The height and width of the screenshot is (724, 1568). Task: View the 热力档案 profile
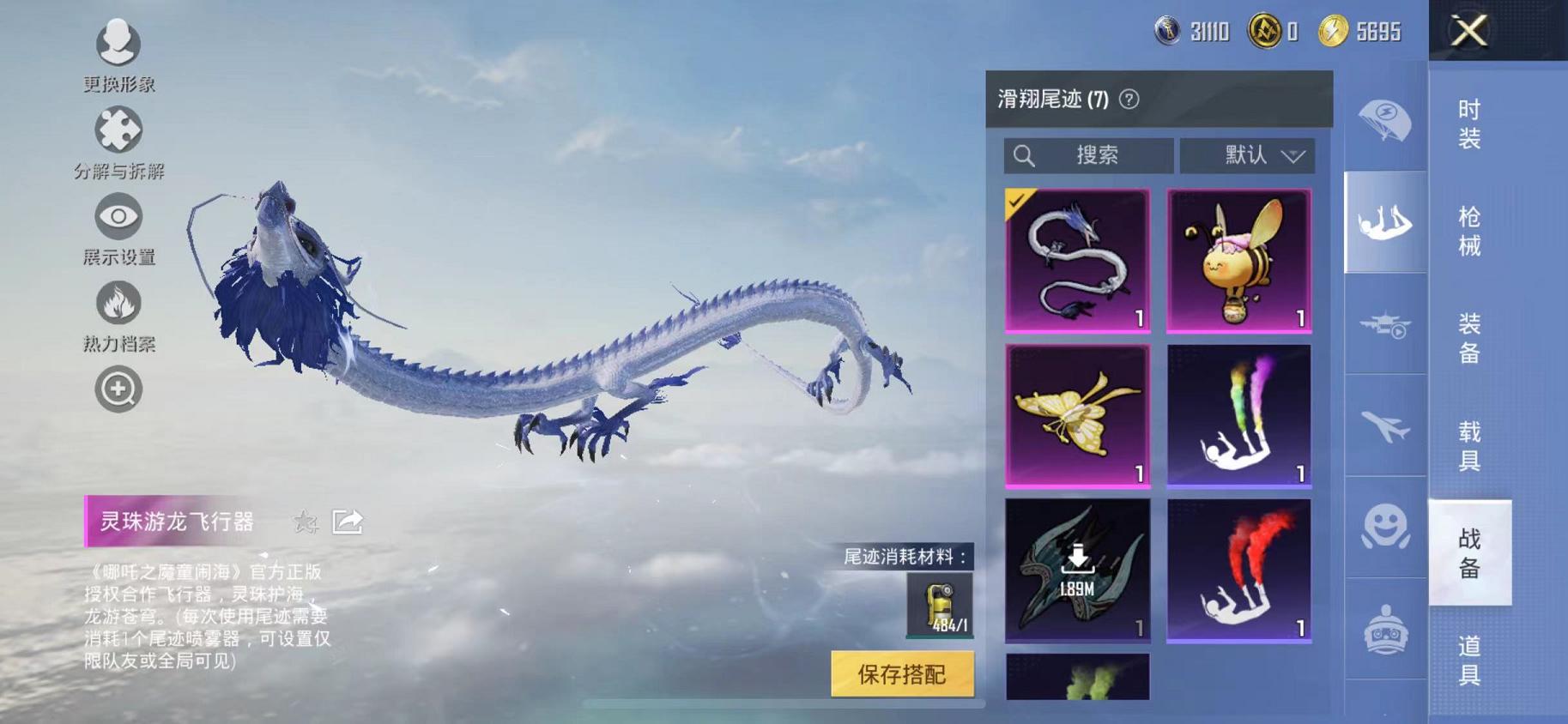[x=118, y=305]
